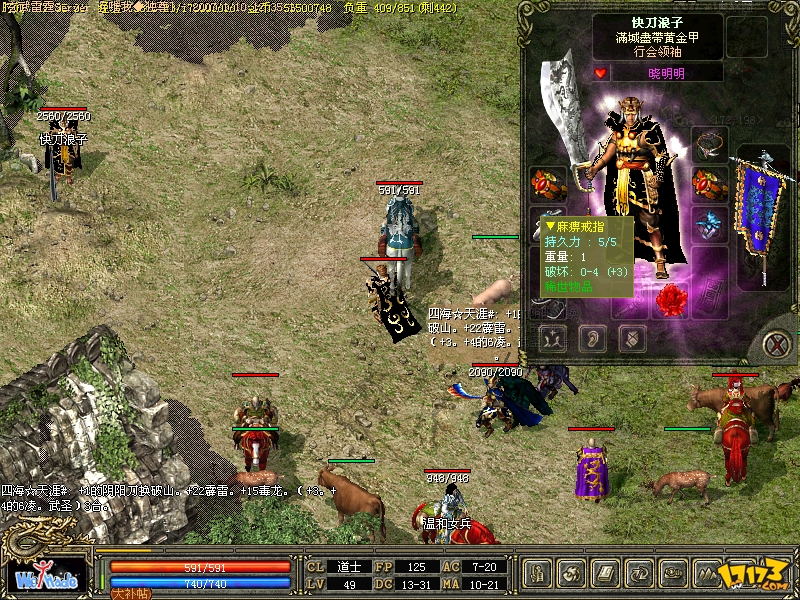Image resolution: width=800 pixels, height=600 pixels.
Task: Open the character figure toolbar button
Action: (x=539, y=574)
